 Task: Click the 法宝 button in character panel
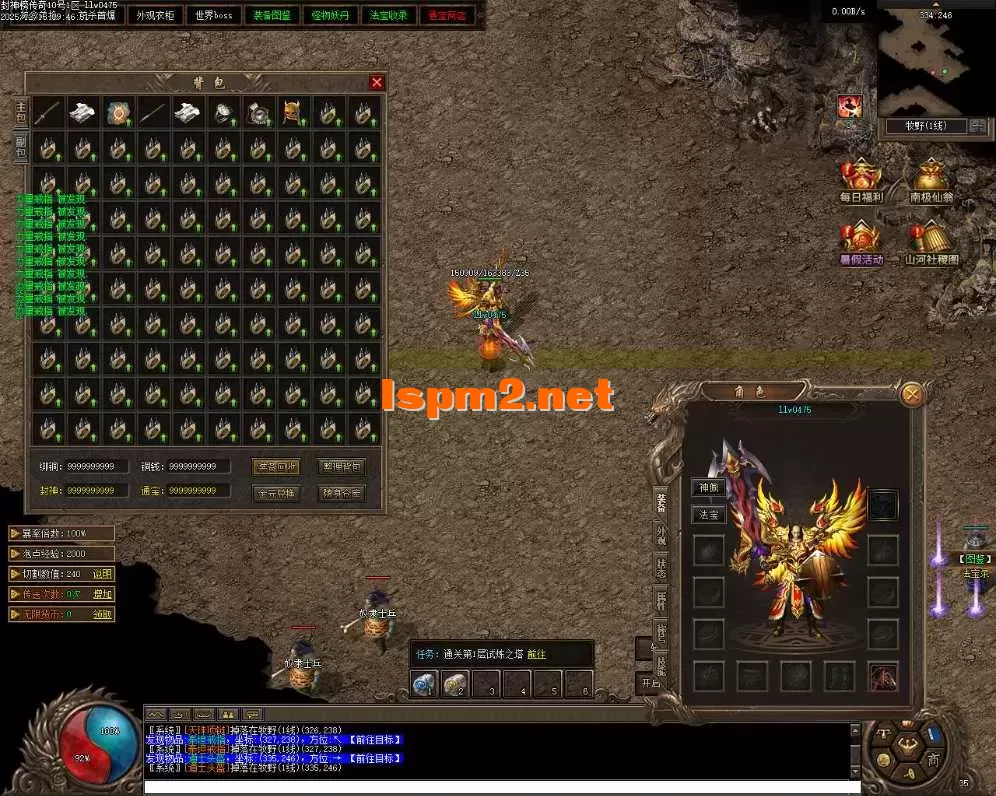tap(709, 515)
